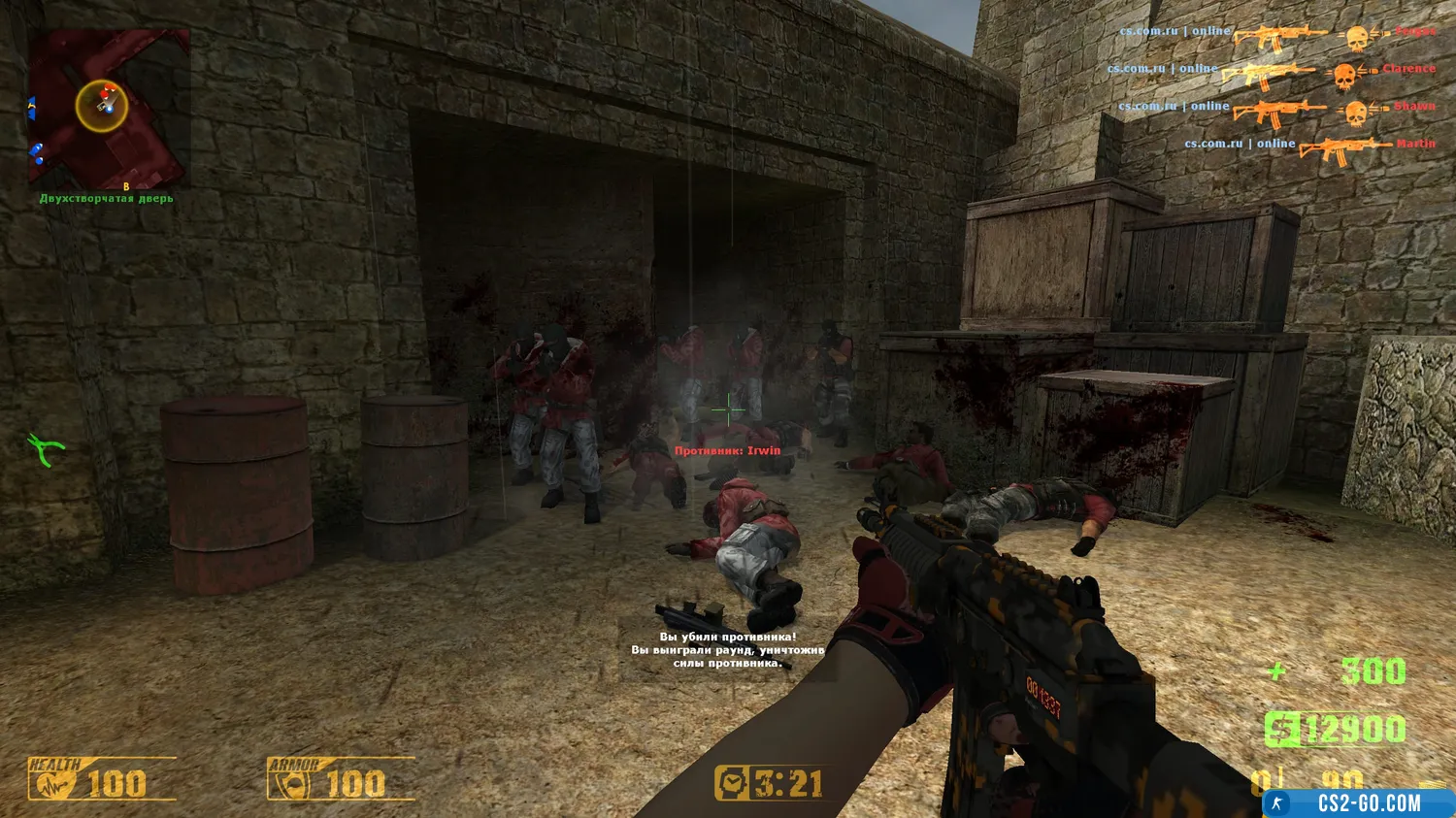
Task: Select the green defuse kit pliers icon
Action: pyautogui.click(x=45, y=449)
